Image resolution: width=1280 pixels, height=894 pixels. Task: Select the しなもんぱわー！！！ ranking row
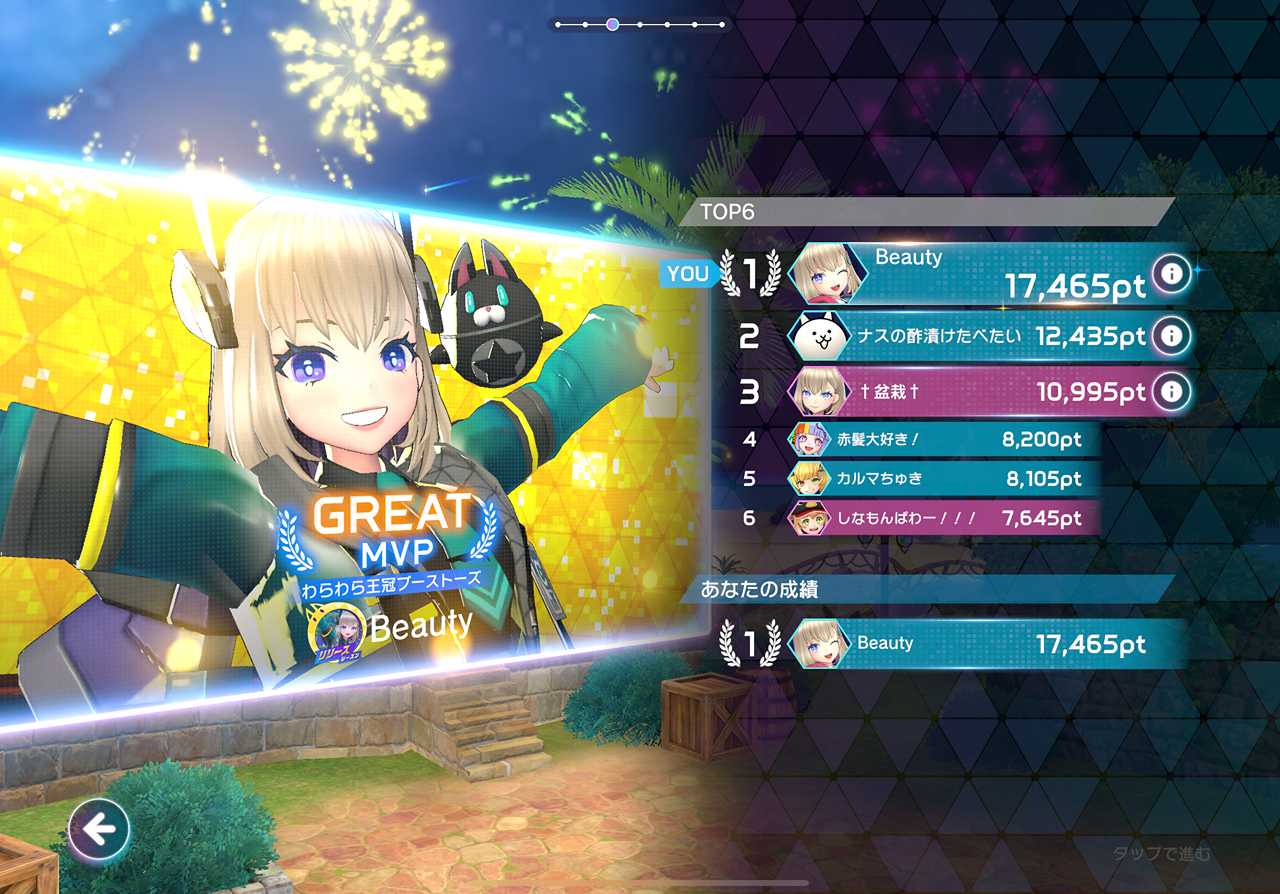(940, 518)
